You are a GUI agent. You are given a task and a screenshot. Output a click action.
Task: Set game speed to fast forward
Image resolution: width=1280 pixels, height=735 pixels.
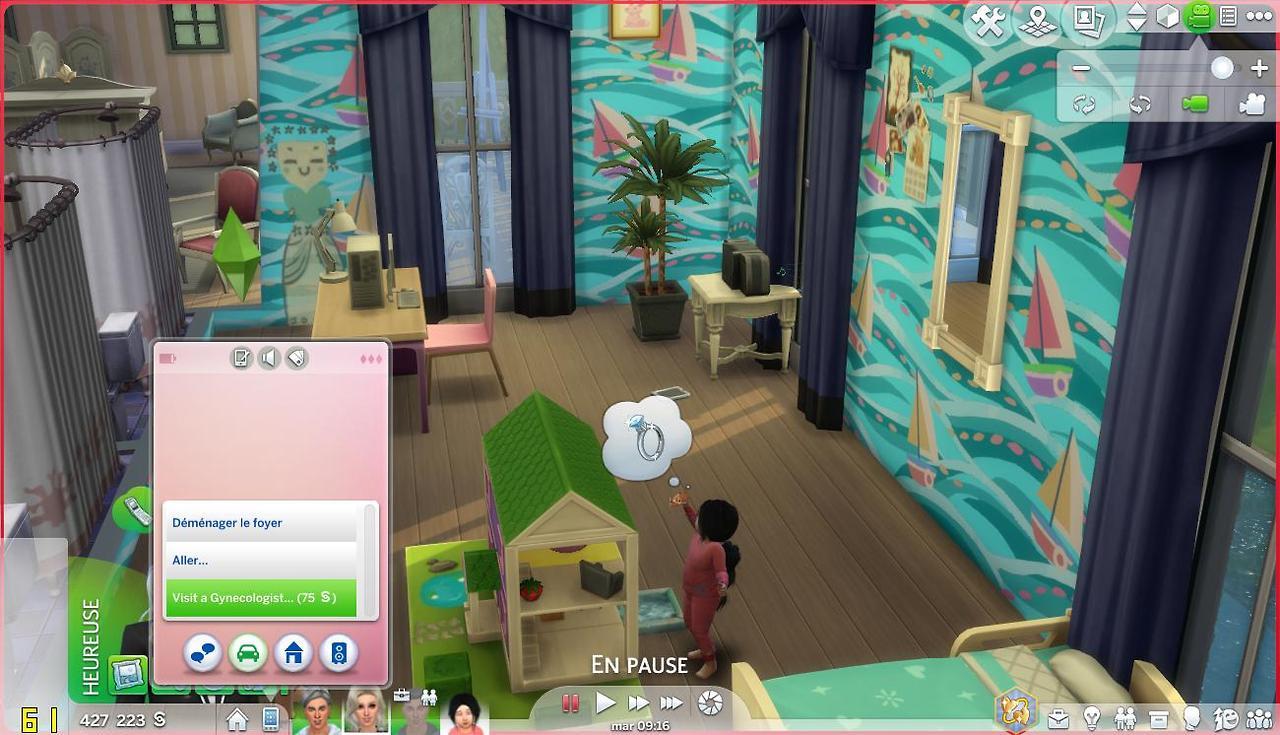pos(638,703)
